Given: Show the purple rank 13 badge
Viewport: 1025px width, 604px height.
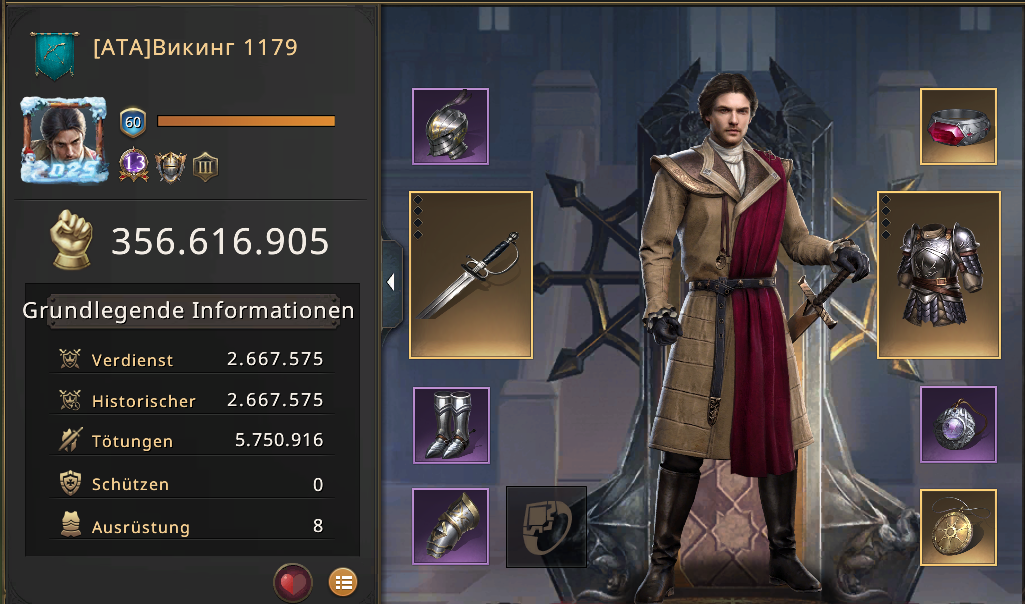Looking at the screenshot, I should point(134,164).
